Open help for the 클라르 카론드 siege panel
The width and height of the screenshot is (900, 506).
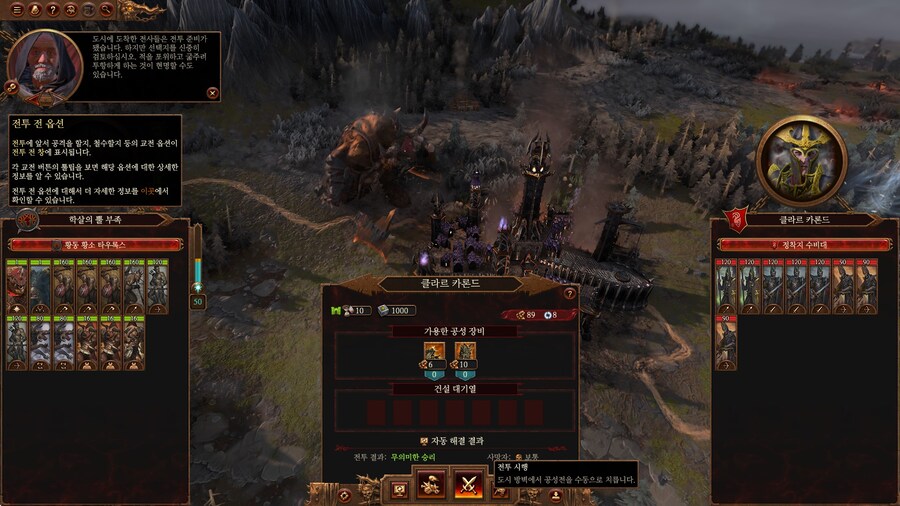569,294
